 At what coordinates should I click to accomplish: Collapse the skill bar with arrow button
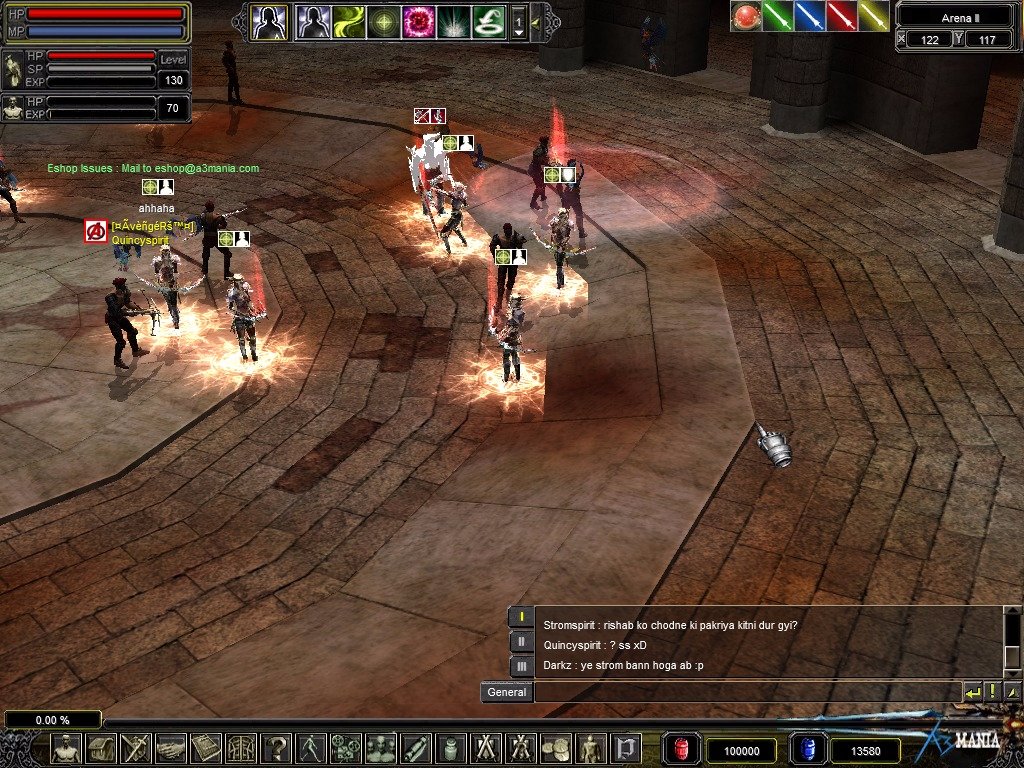click(537, 22)
